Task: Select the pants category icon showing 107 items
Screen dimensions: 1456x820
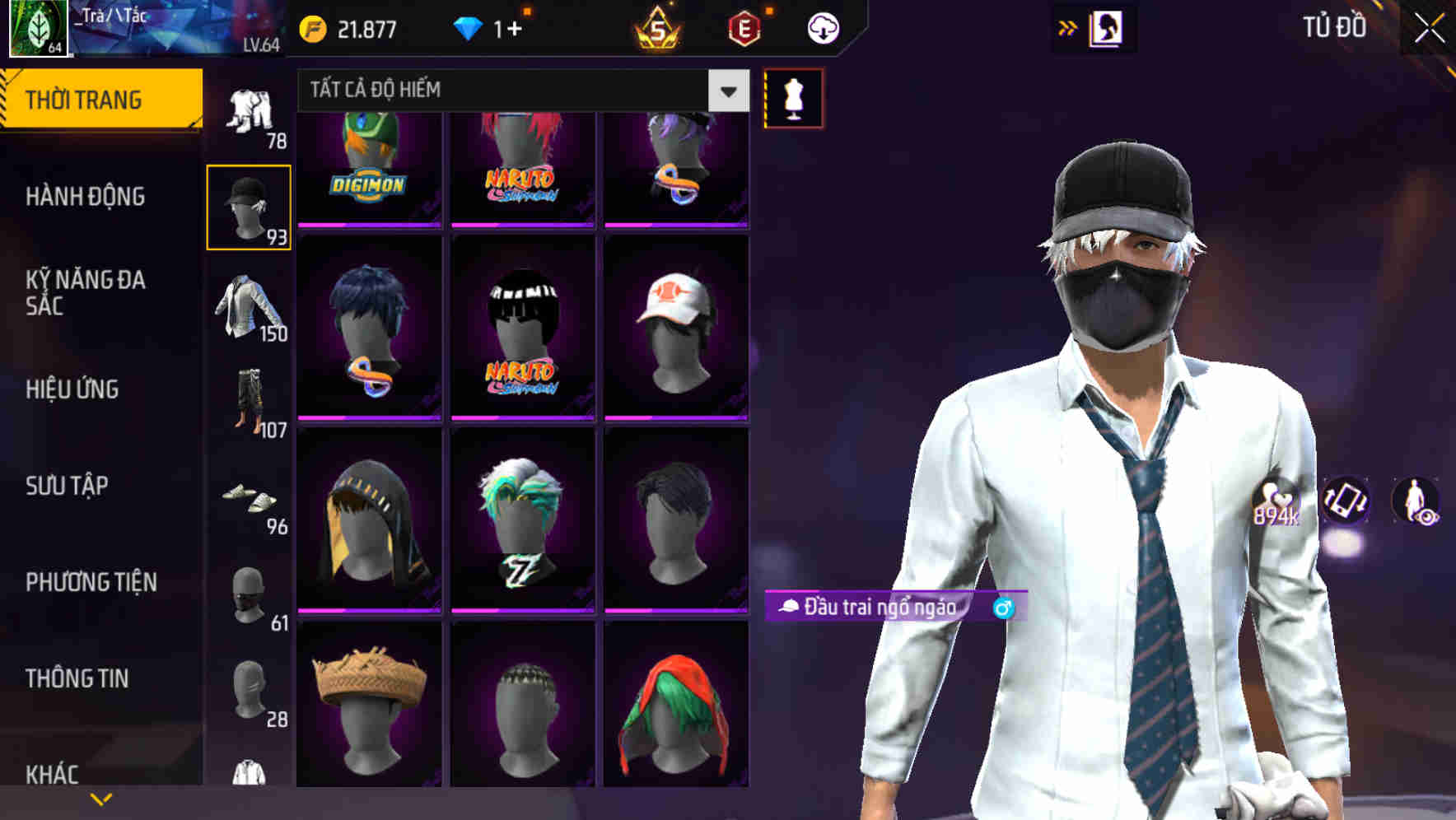Action: [249, 403]
